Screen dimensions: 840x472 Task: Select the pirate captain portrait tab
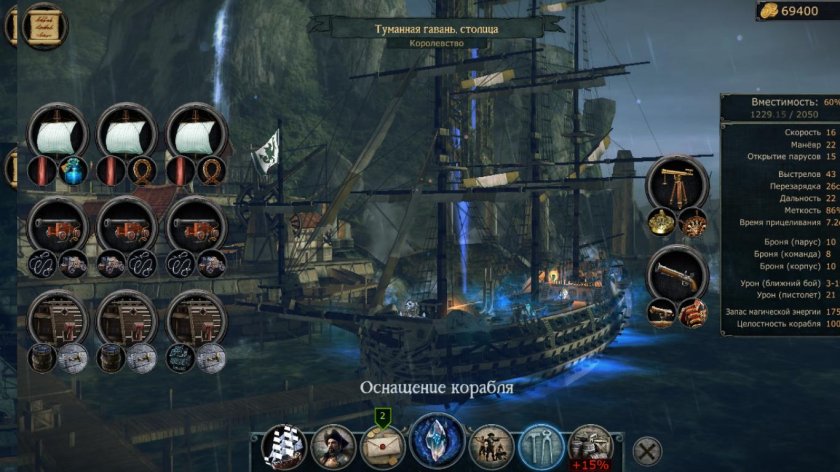(334, 446)
